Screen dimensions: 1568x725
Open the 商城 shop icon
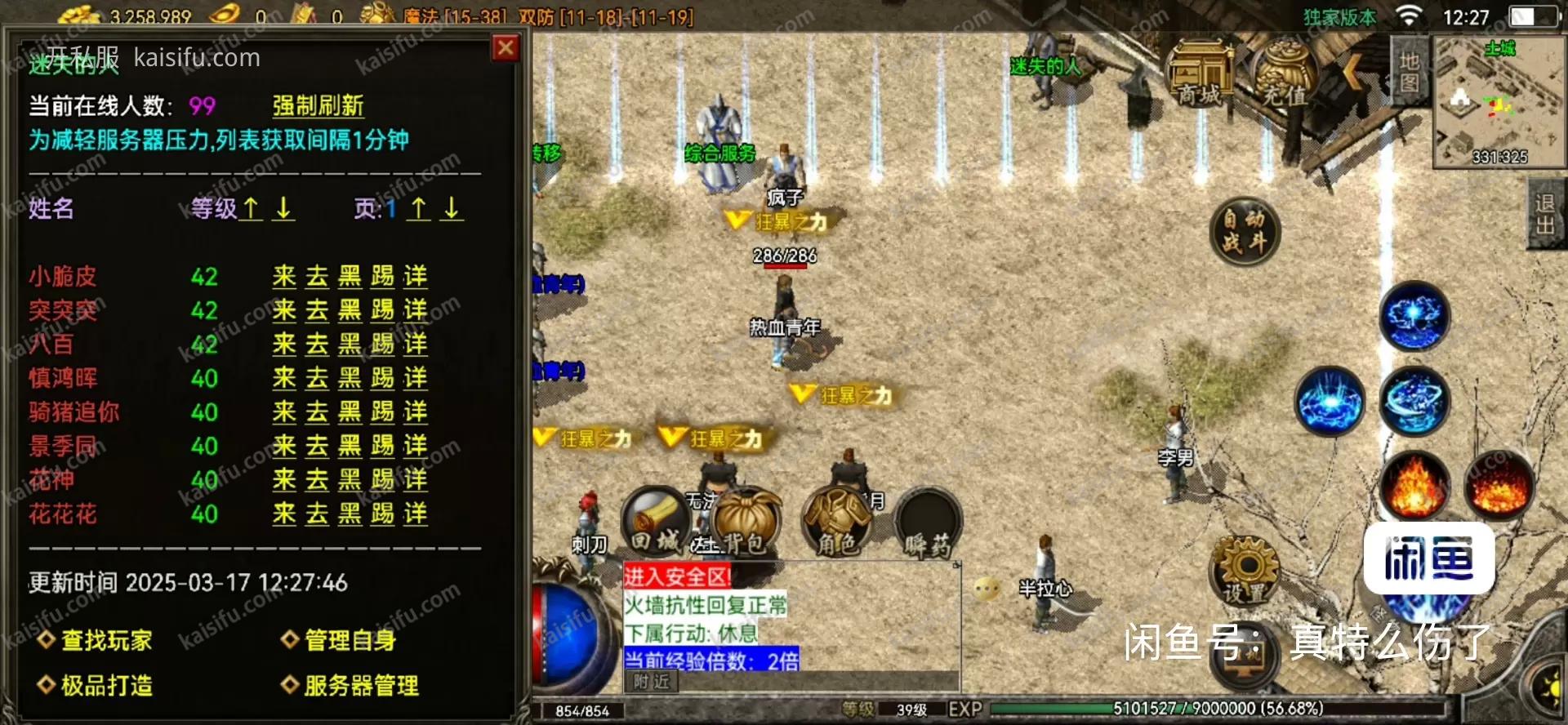(x=1200, y=78)
